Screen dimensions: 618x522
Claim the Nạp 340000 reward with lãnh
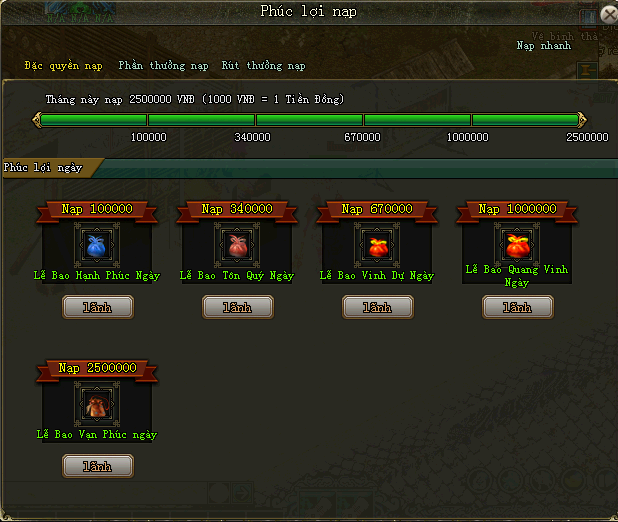click(x=237, y=307)
